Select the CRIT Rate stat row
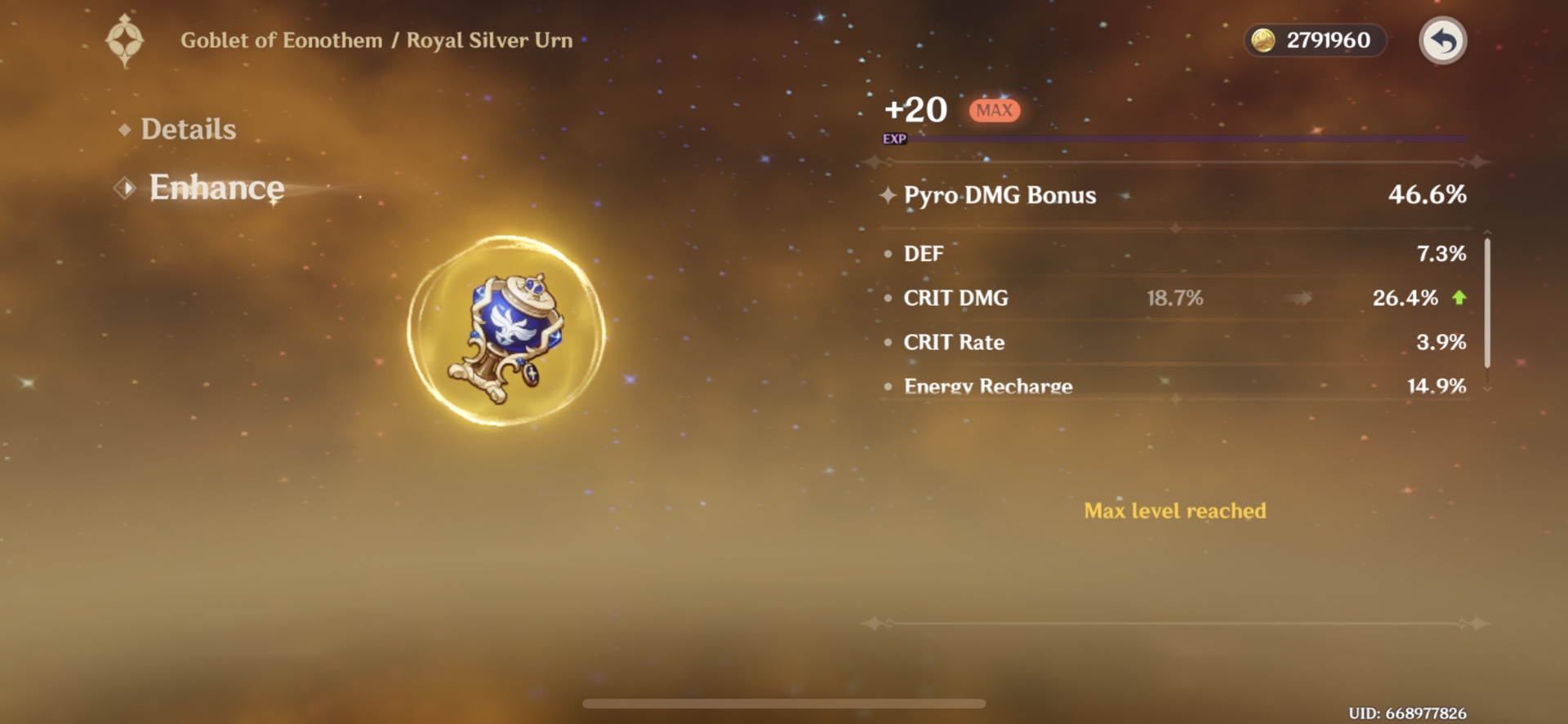The width and height of the screenshot is (1568, 724). tap(1062, 342)
